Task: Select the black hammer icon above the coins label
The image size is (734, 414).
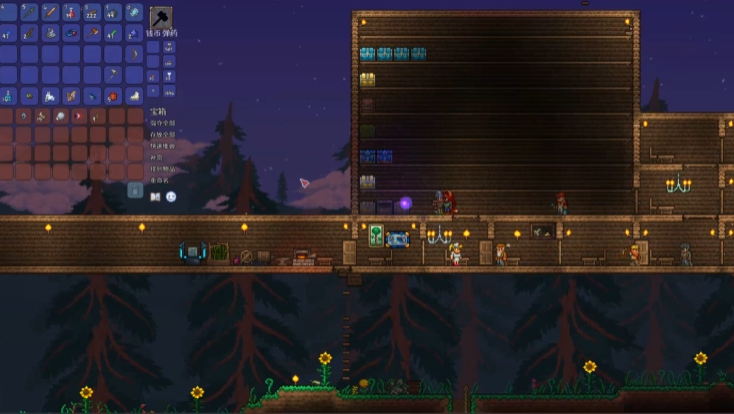Action: (161, 18)
